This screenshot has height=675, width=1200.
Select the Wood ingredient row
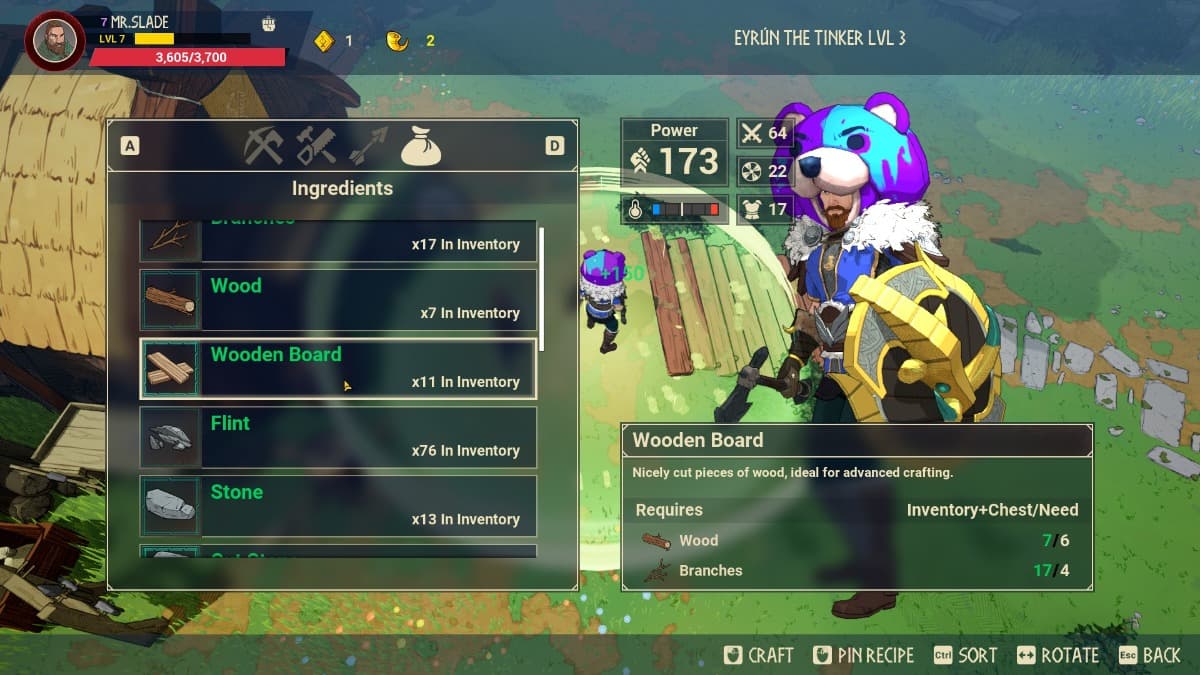[338, 299]
